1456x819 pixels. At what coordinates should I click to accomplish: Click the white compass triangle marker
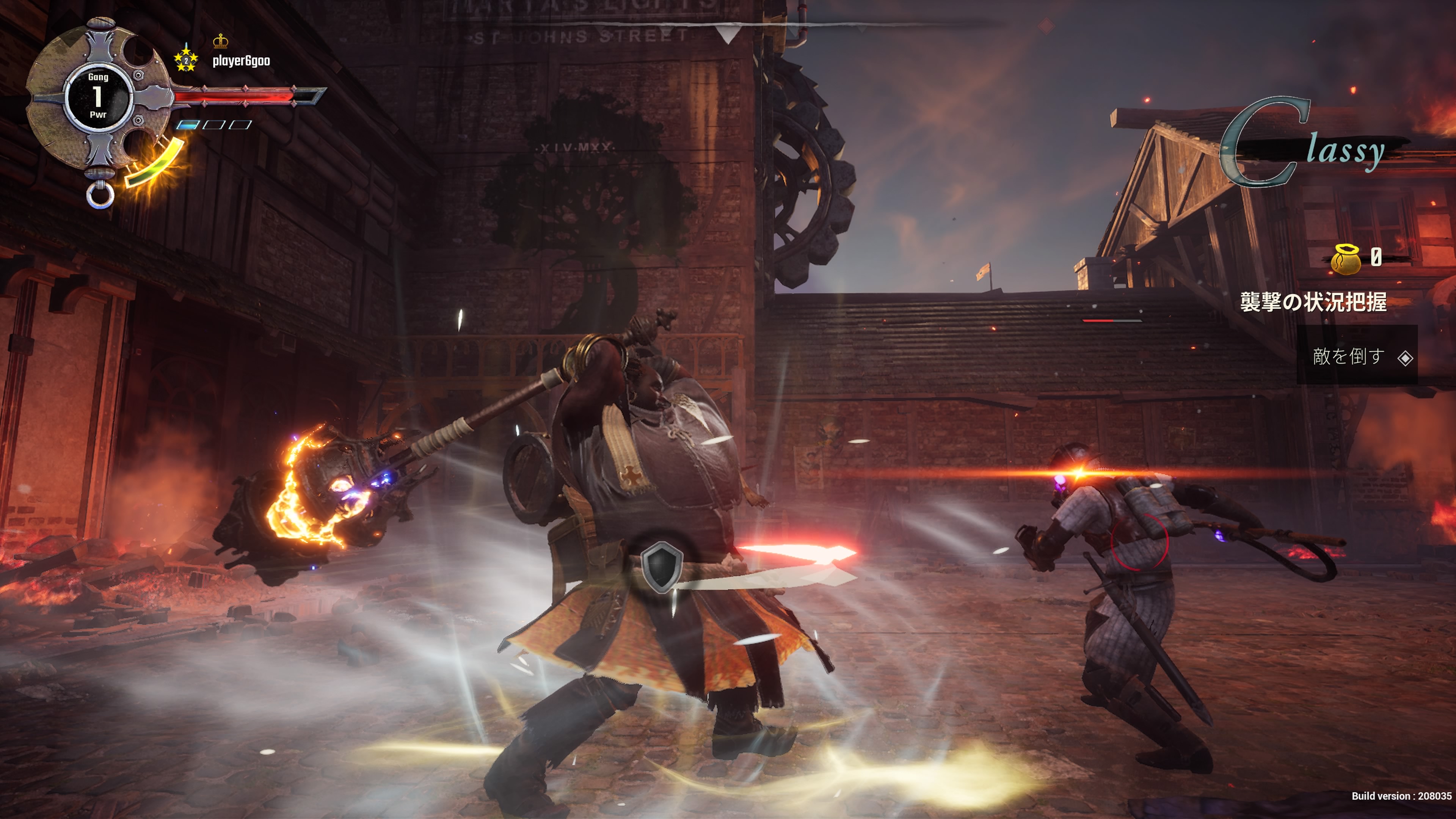coord(728,35)
